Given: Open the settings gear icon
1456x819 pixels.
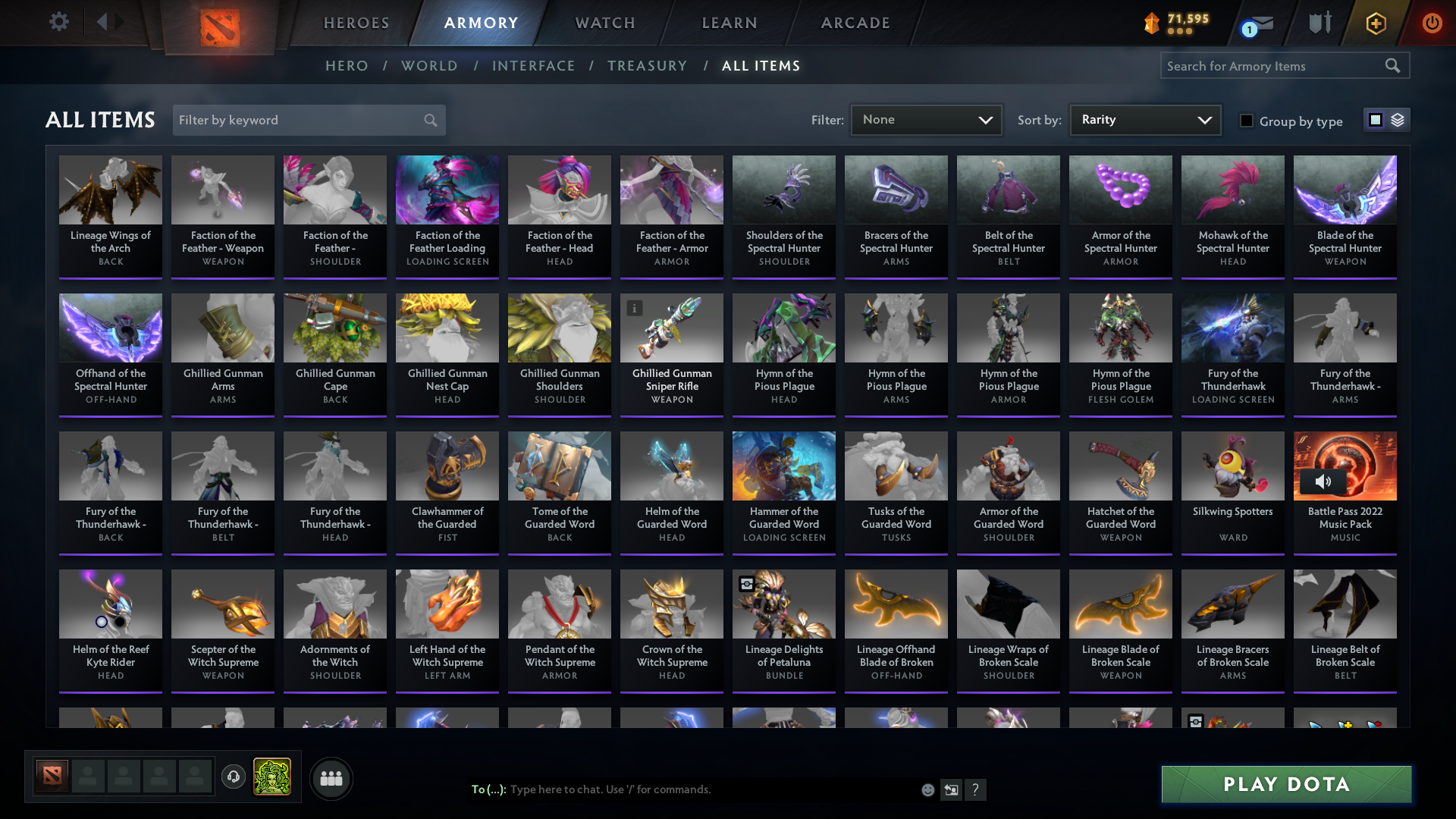Looking at the screenshot, I should coord(58,22).
